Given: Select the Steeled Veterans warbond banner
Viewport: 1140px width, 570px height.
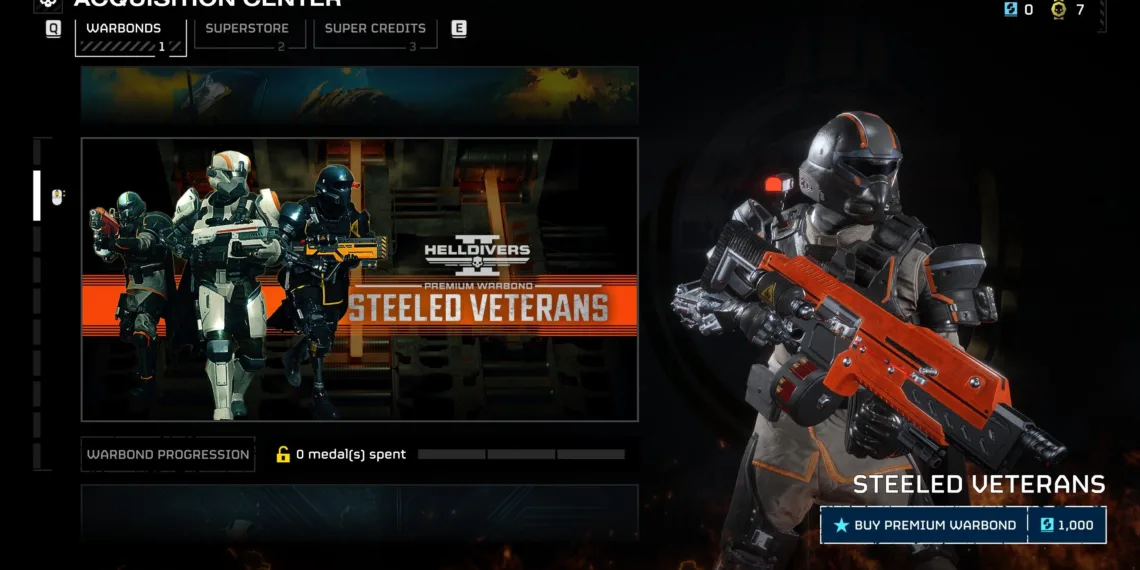Looking at the screenshot, I should 359,279.
